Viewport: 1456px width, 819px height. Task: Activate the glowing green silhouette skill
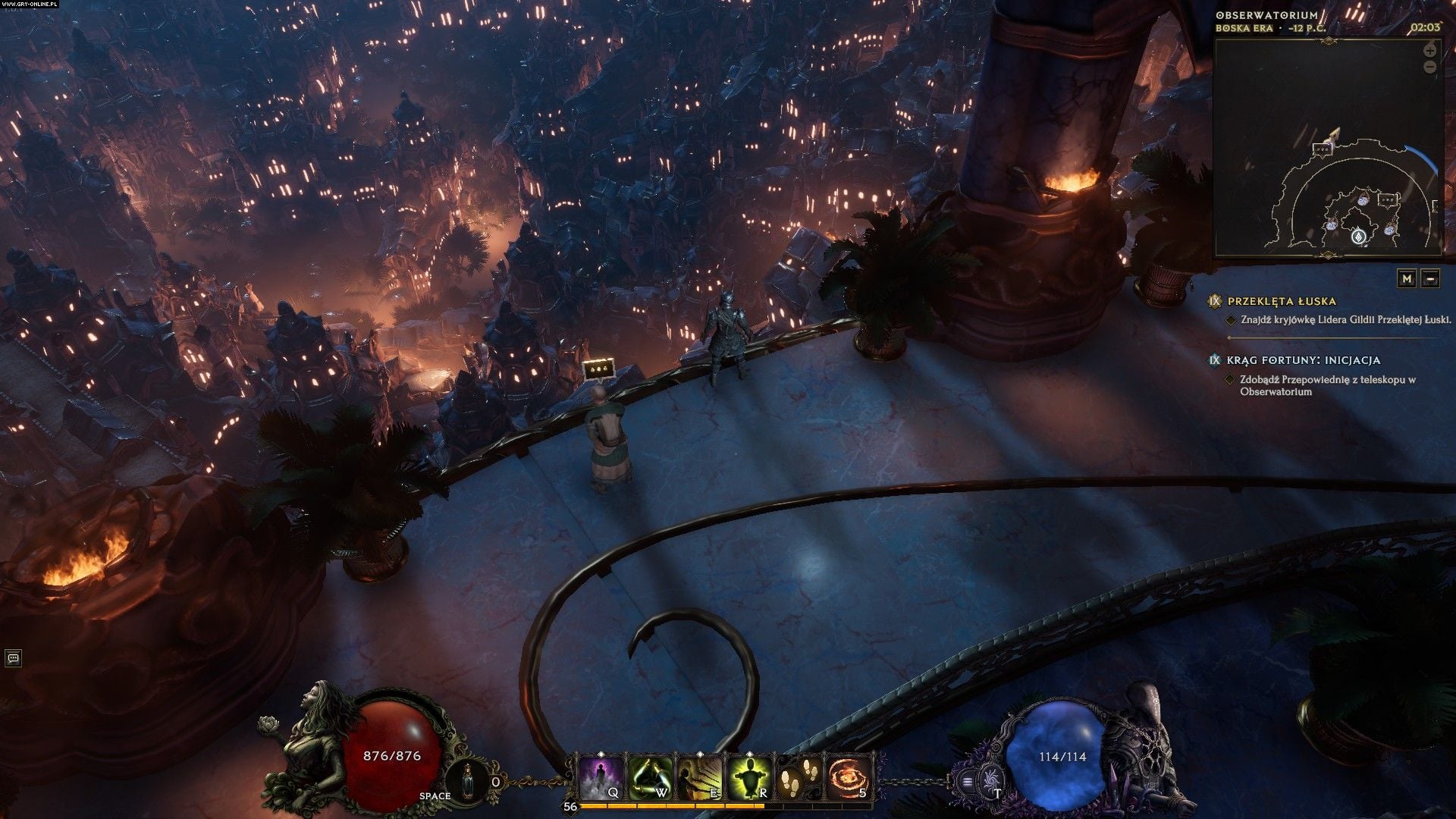(750, 778)
